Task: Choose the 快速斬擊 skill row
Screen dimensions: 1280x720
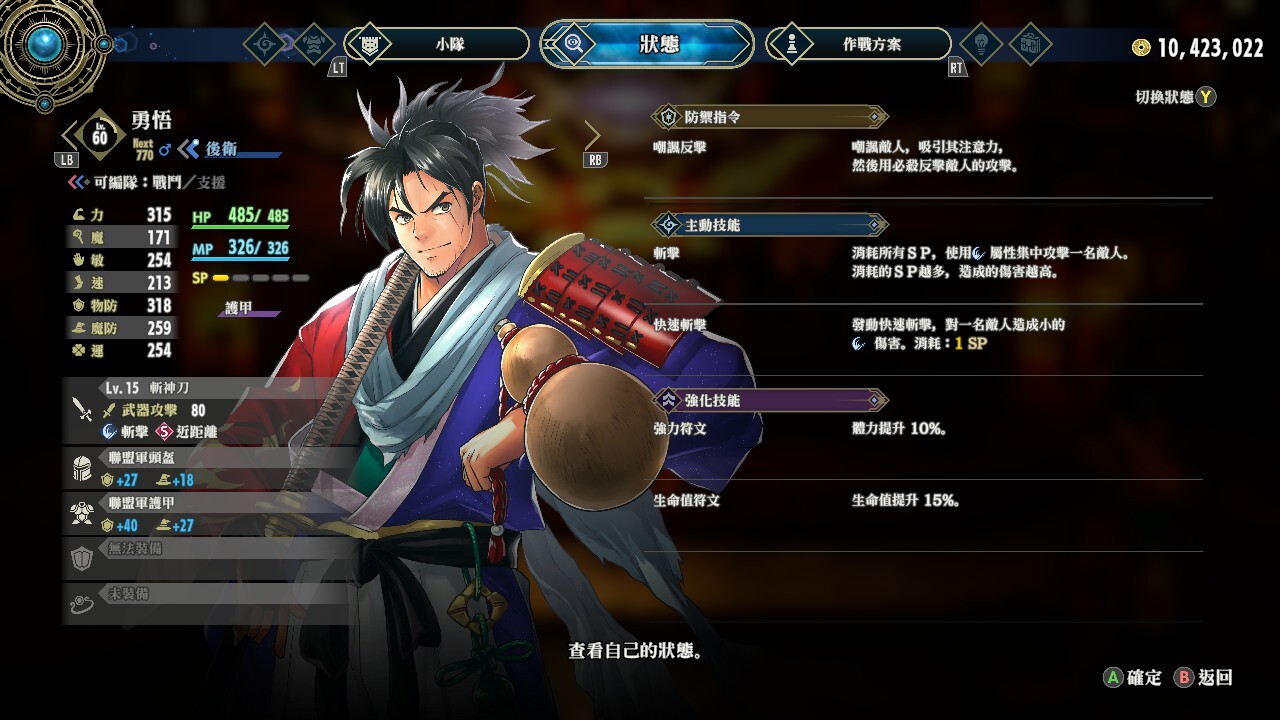Action: click(x=930, y=334)
